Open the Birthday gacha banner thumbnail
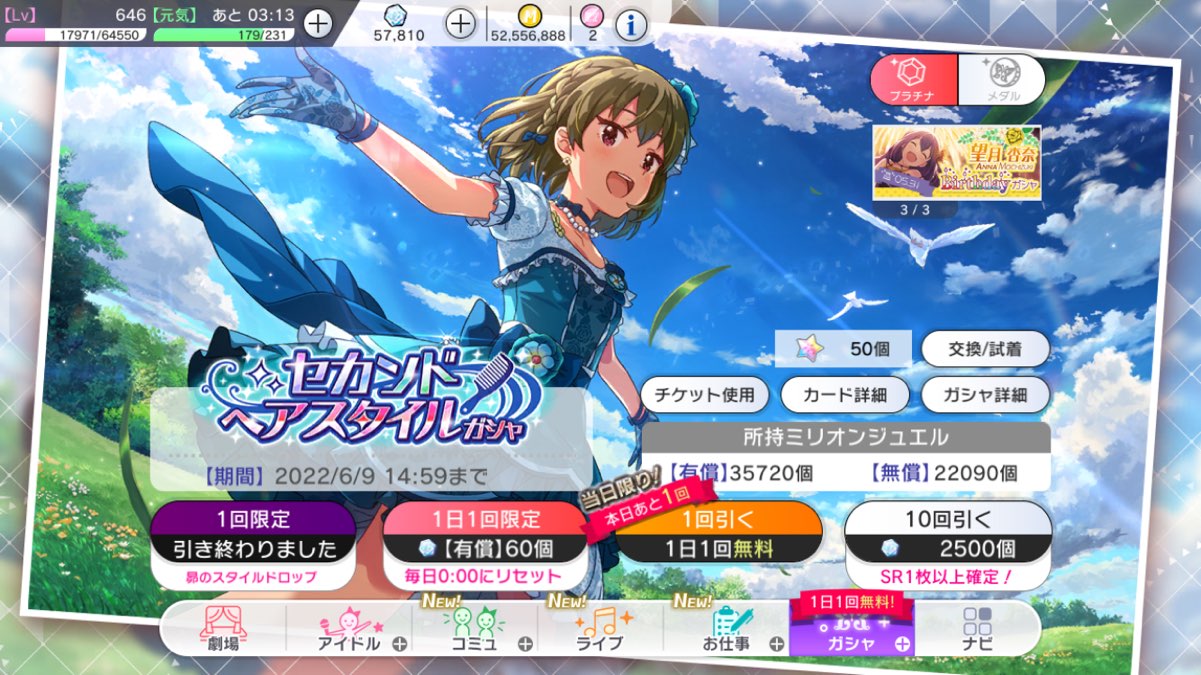Screen dimensions: 1201x675 [x=956, y=160]
